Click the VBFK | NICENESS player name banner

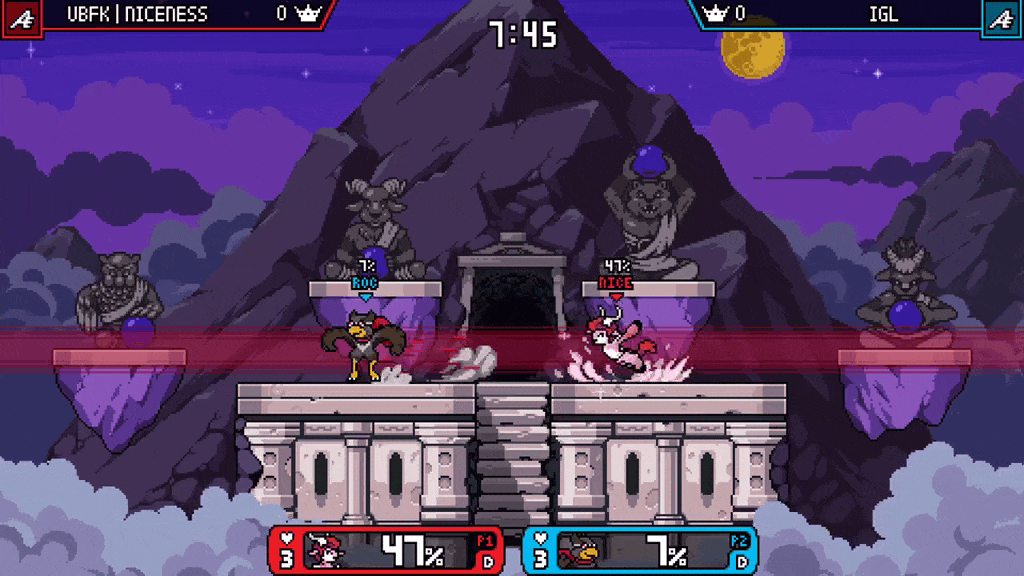[x=137, y=14]
